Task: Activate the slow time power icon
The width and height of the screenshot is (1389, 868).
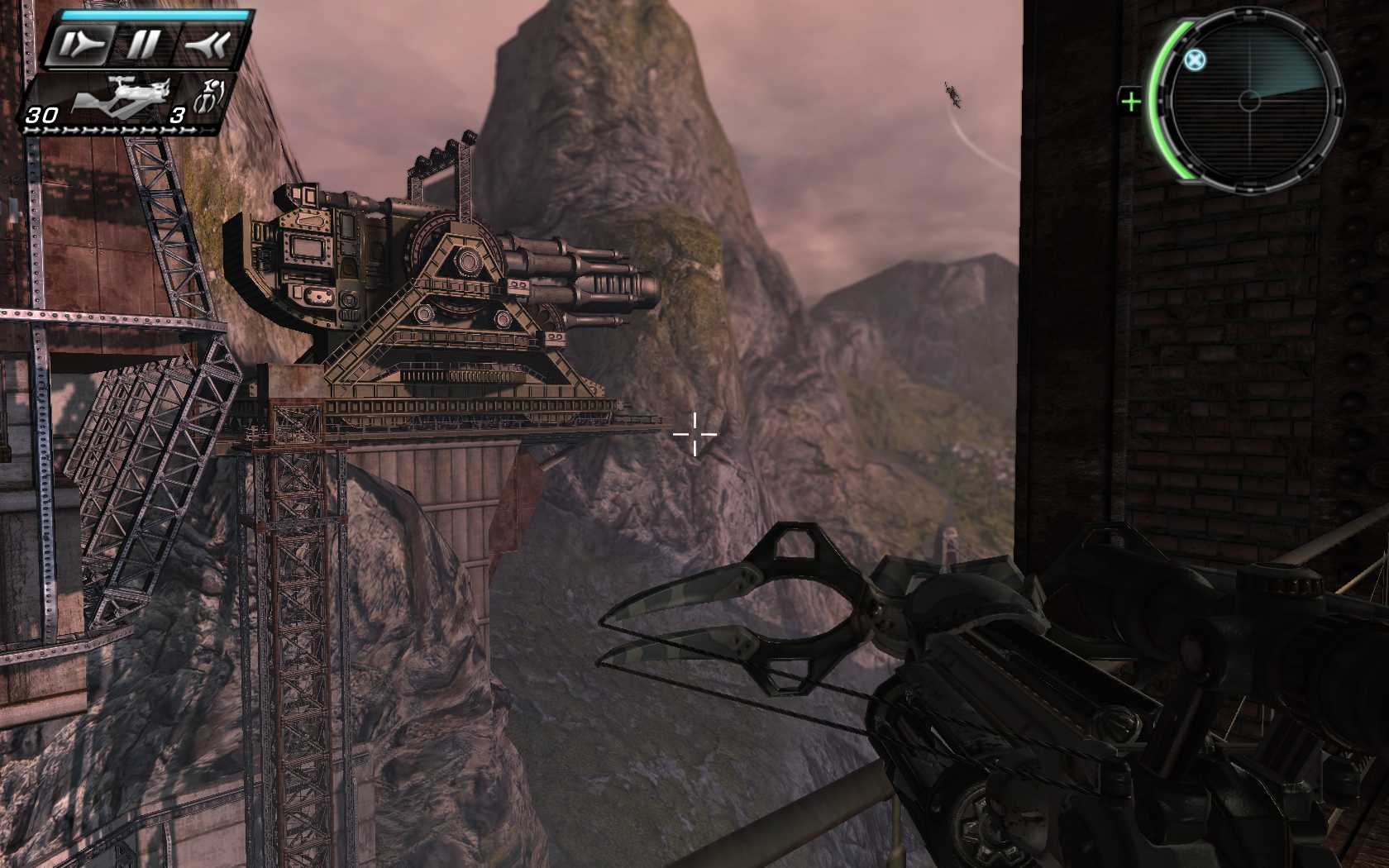Action: tap(81, 45)
